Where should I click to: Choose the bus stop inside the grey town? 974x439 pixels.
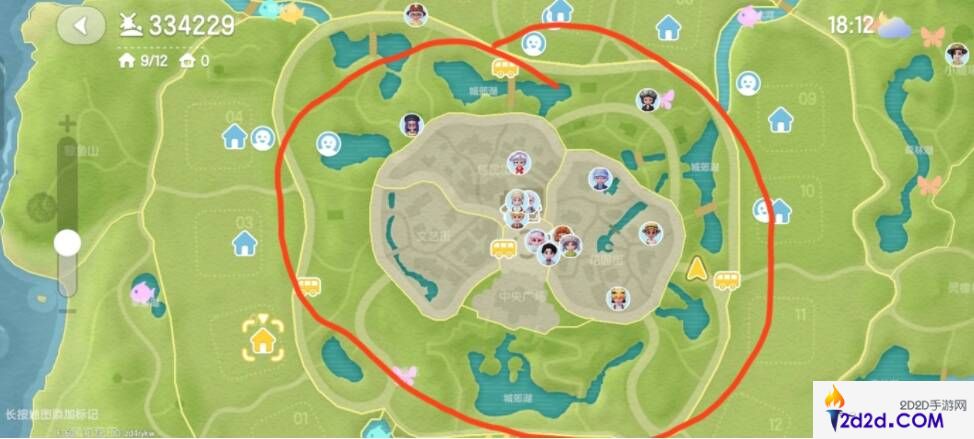(502, 248)
